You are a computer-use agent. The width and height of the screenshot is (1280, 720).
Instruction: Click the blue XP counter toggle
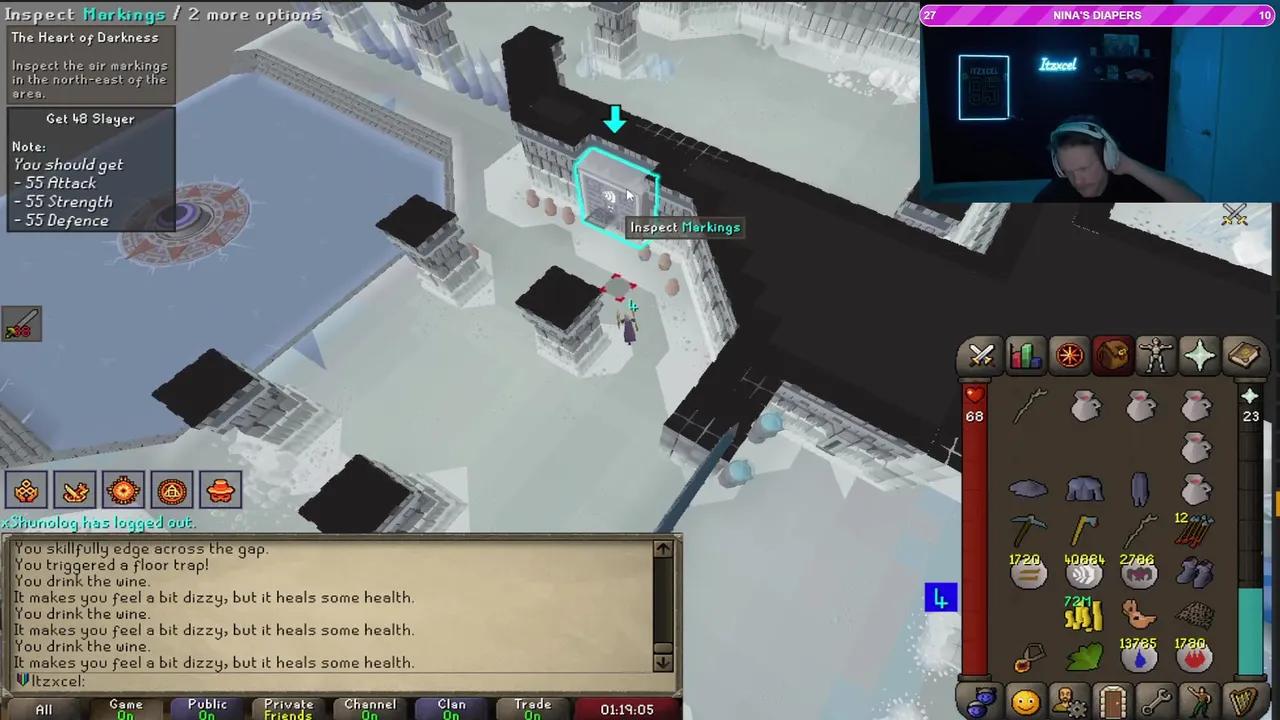coord(939,597)
